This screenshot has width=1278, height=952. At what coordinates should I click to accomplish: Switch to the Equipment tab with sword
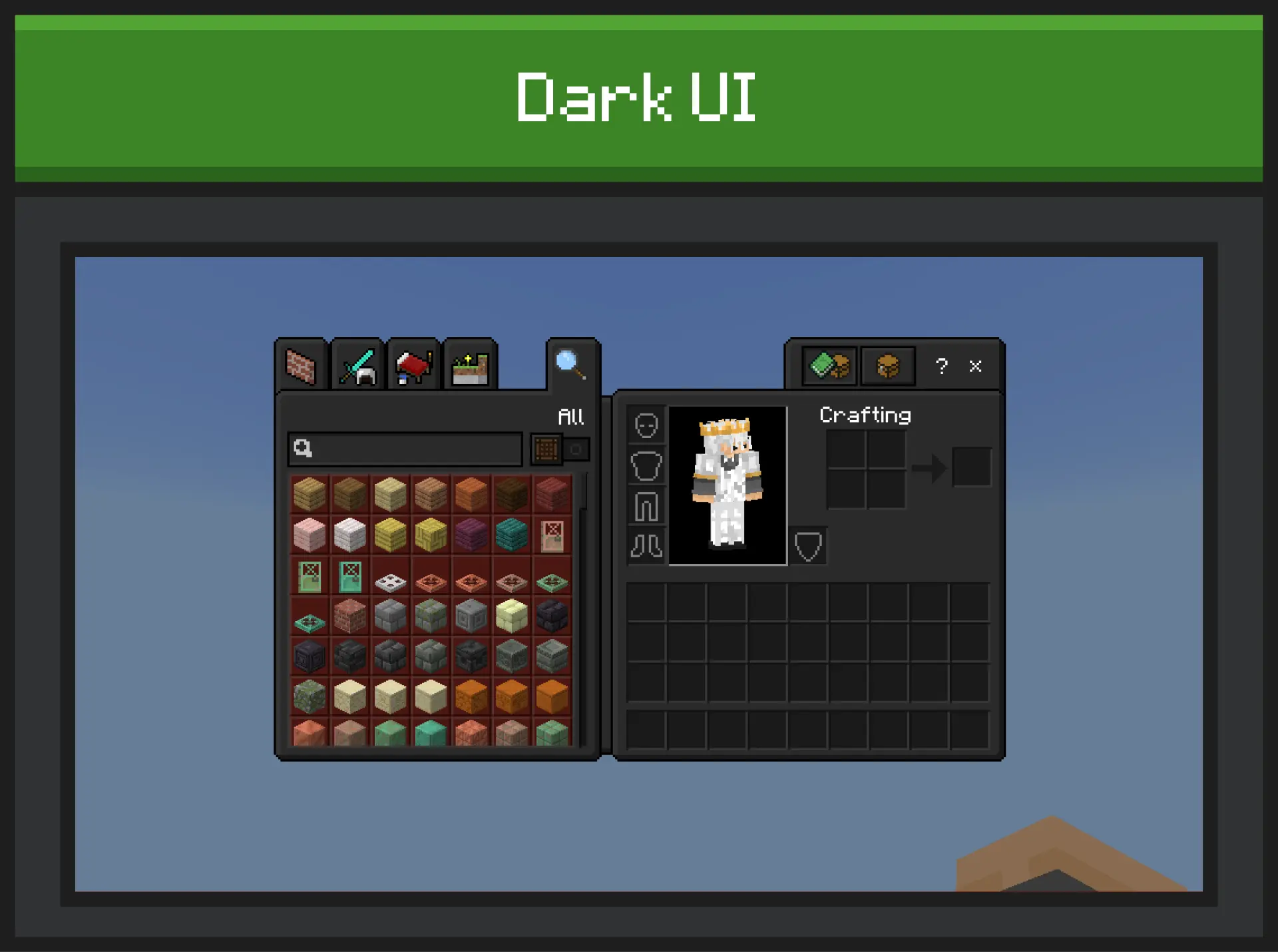tap(357, 366)
